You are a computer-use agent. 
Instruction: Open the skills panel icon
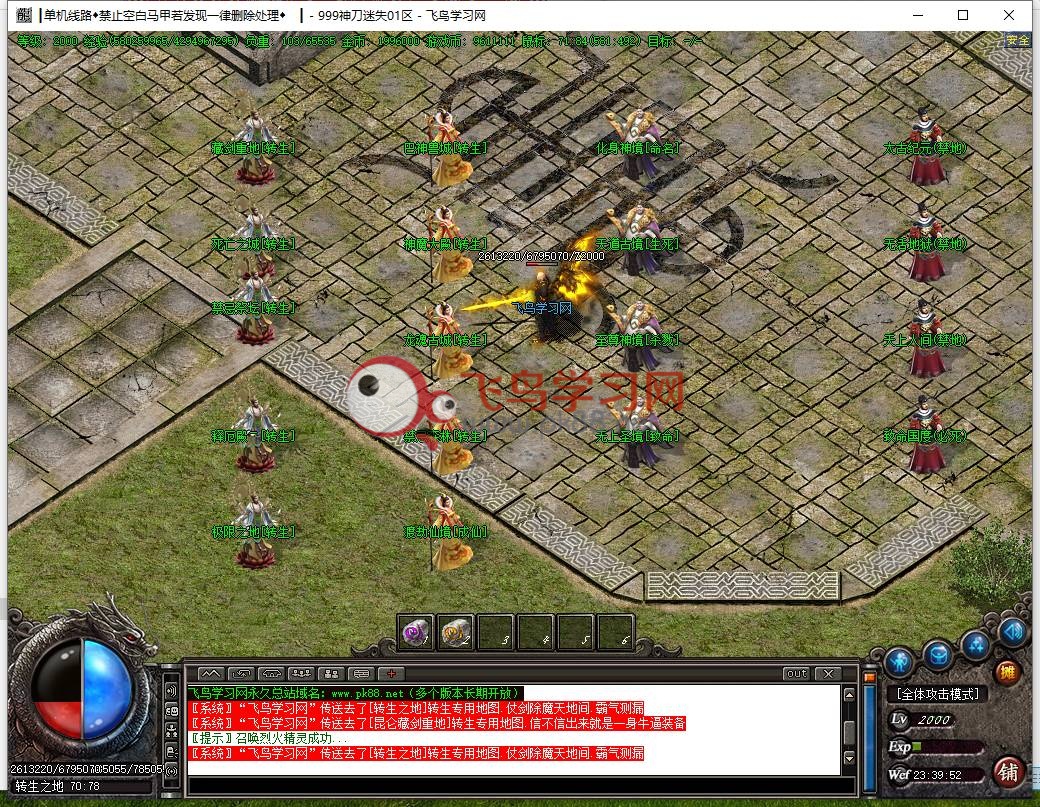tap(975, 645)
